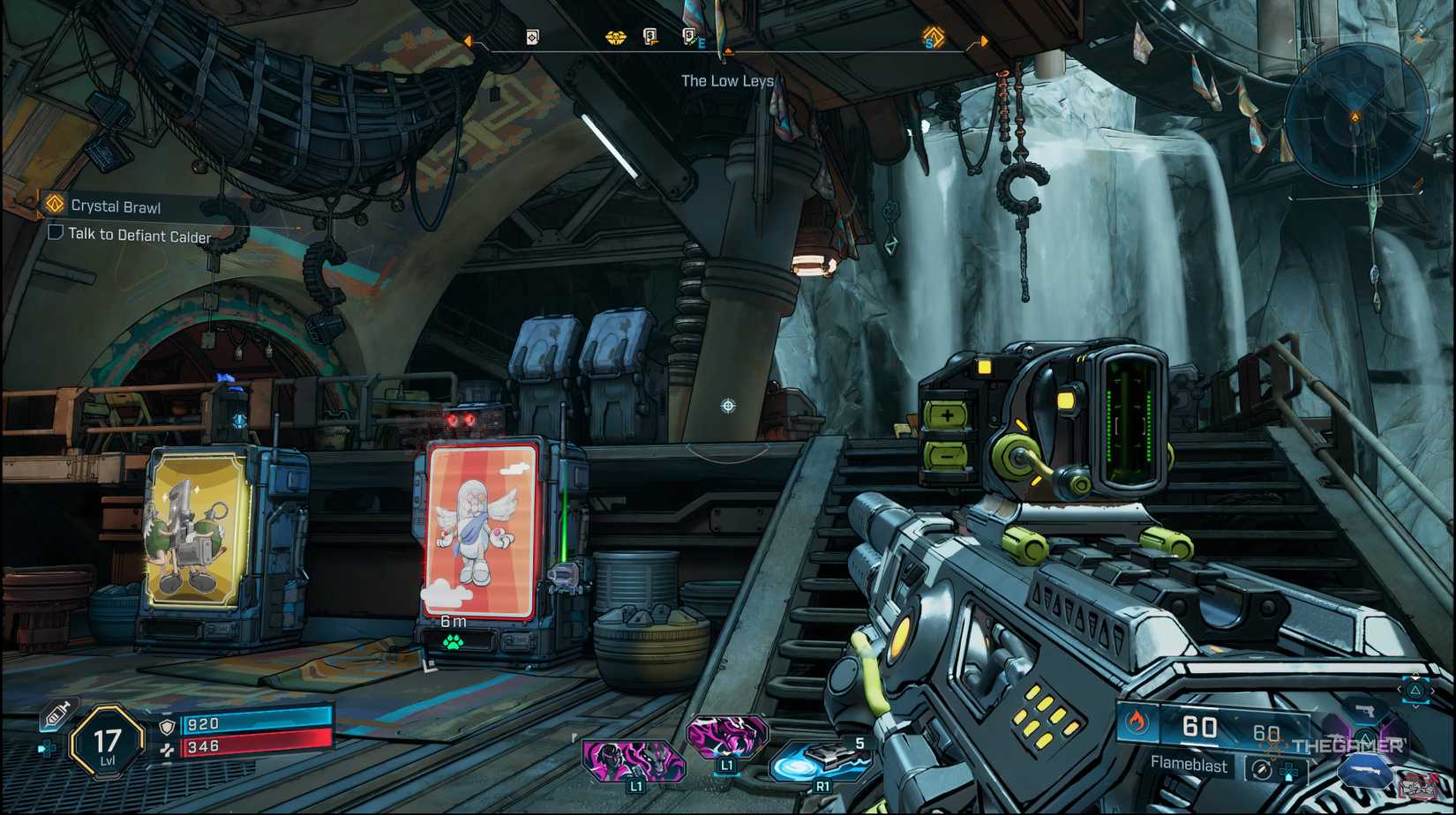Tick the Talk to Defiant Calder objective checkbox
The image size is (1456, 815).
[x=56, y=233]
